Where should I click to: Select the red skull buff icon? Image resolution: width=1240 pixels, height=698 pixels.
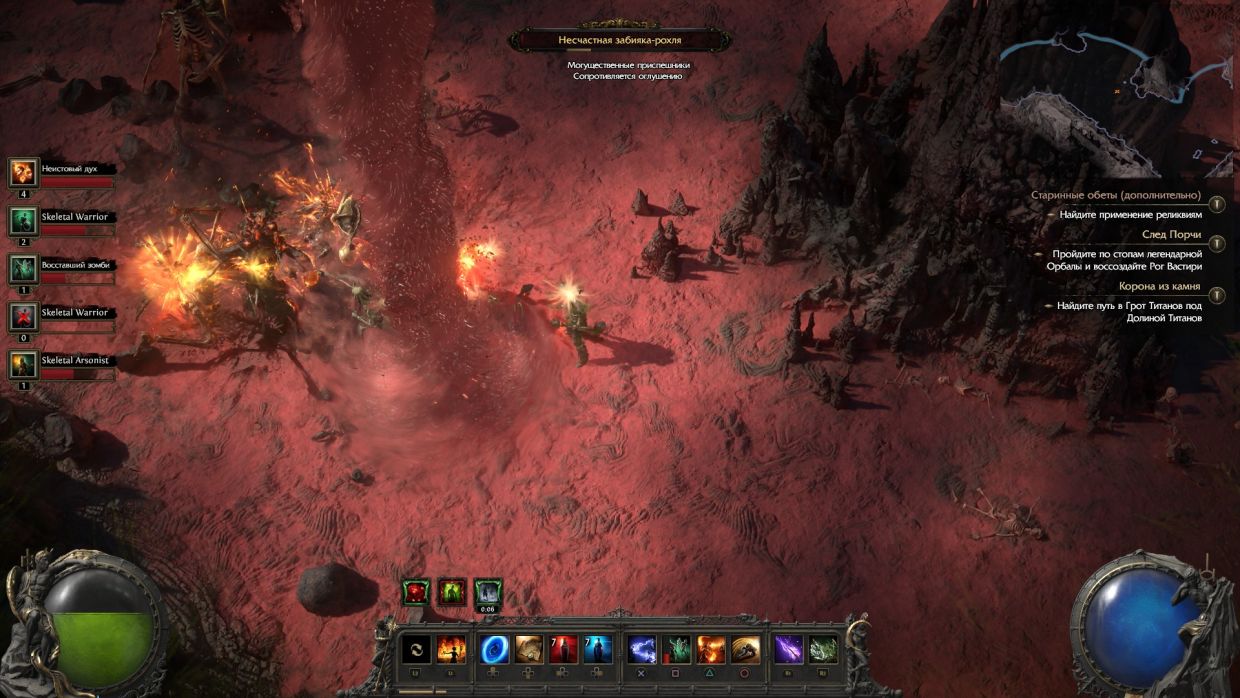tap(416, 592)
